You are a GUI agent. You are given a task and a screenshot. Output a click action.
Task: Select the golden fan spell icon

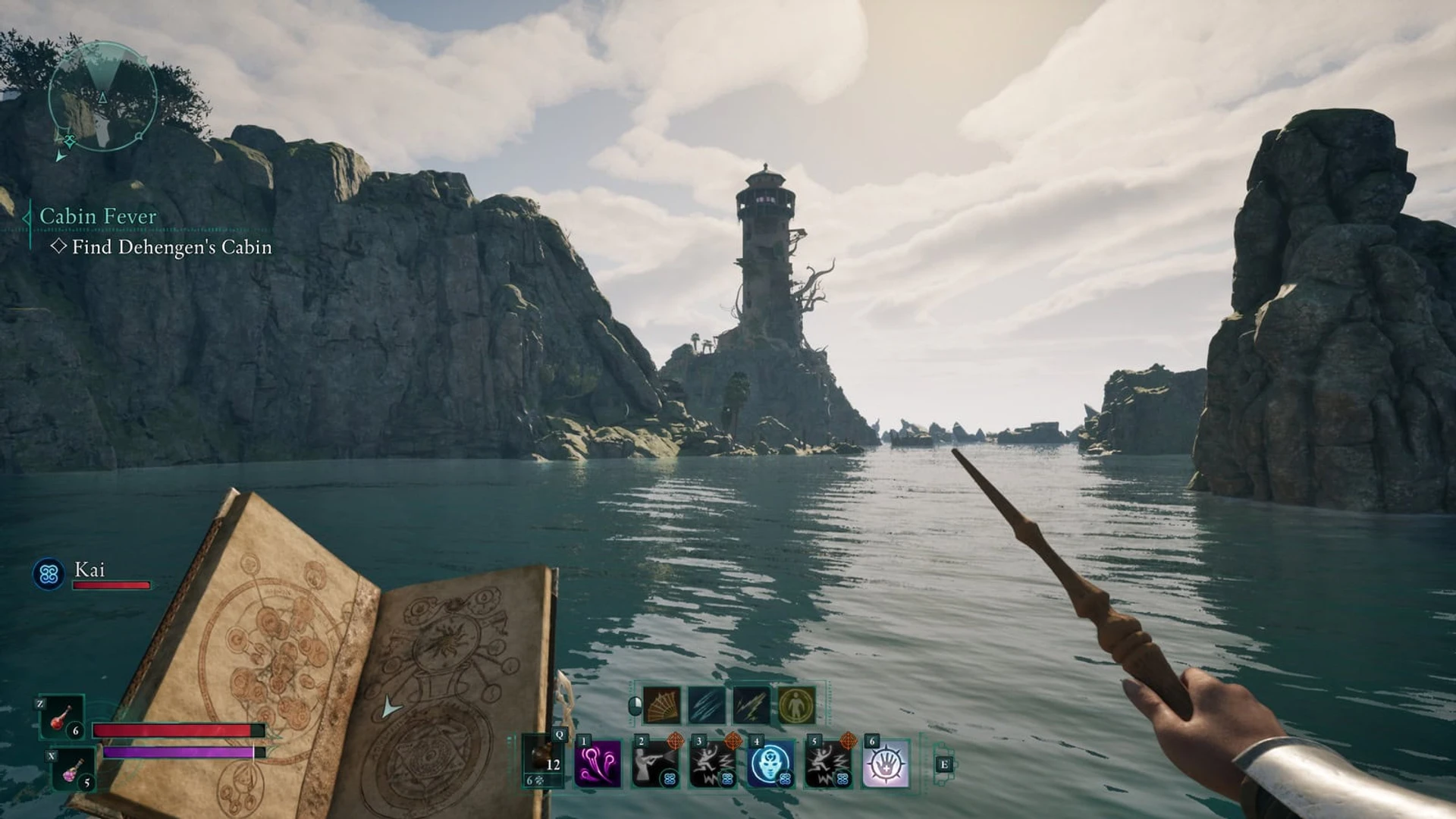pos(662,705)
